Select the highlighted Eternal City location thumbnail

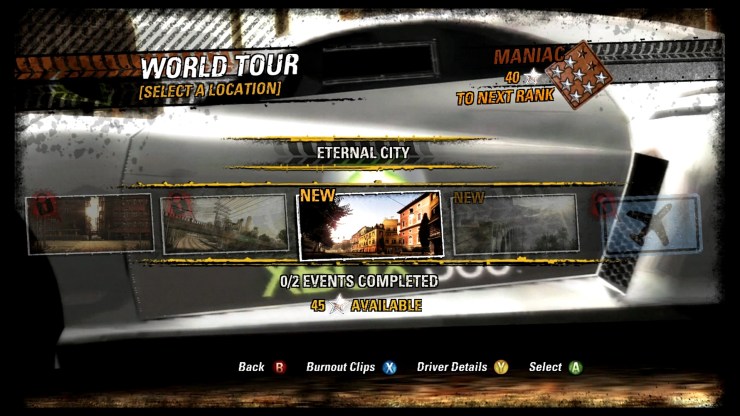click(x=370, y=224)
